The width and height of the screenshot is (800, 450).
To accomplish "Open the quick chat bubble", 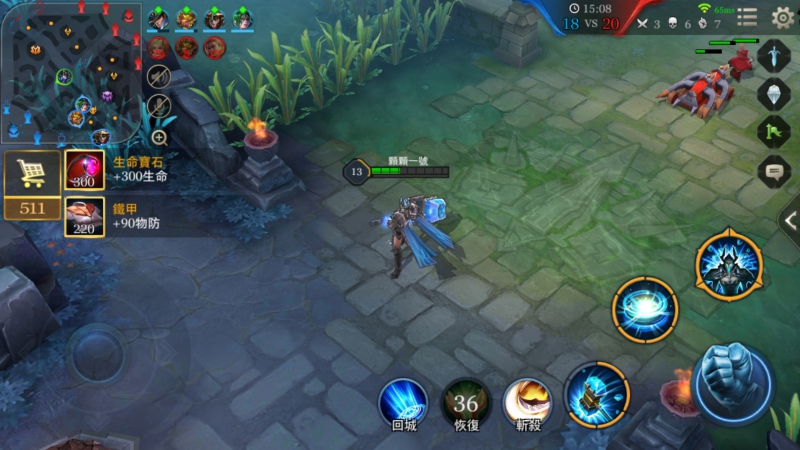I will pos(774,171).
